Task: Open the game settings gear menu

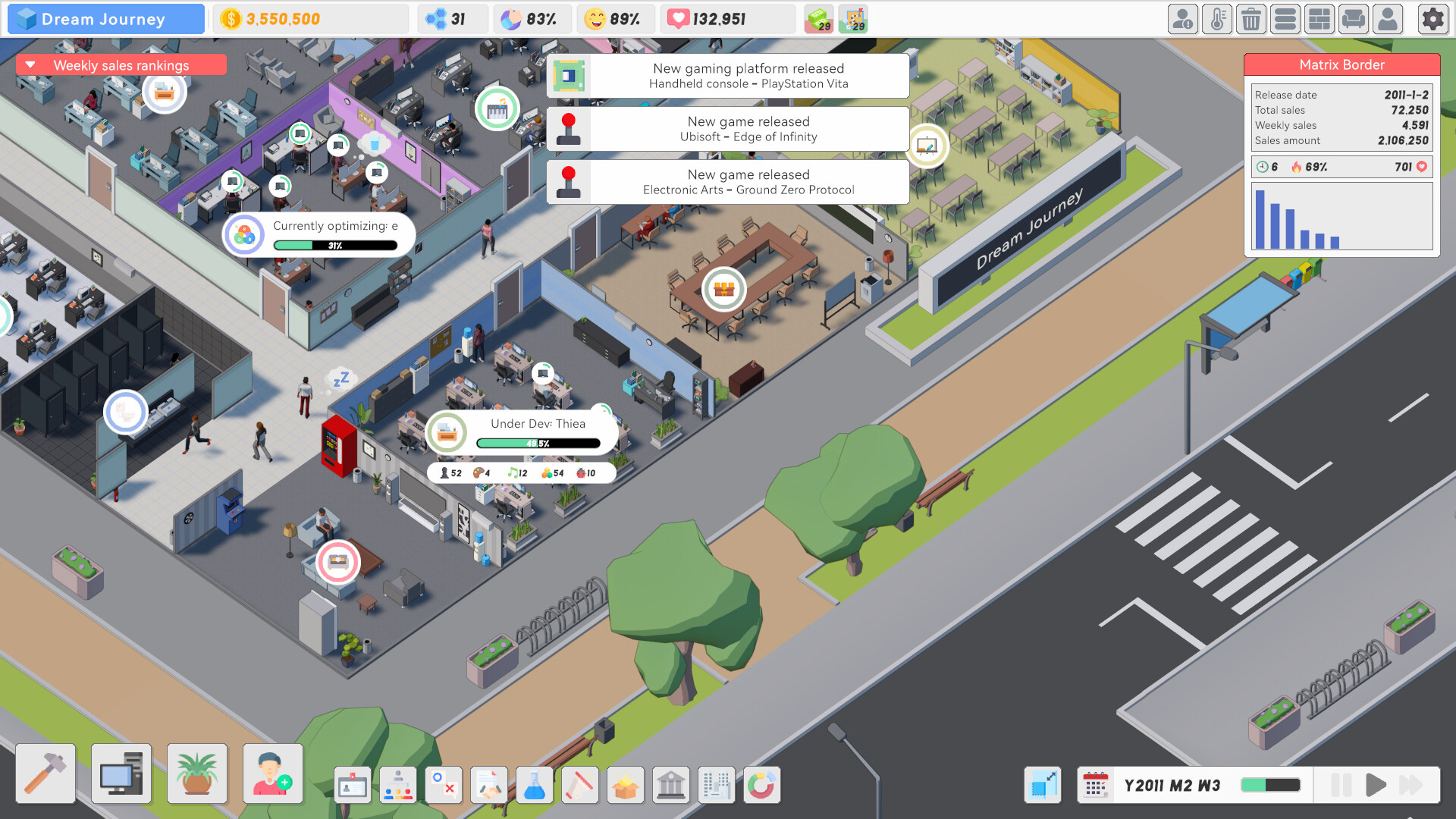Action: click(1432, 19)
